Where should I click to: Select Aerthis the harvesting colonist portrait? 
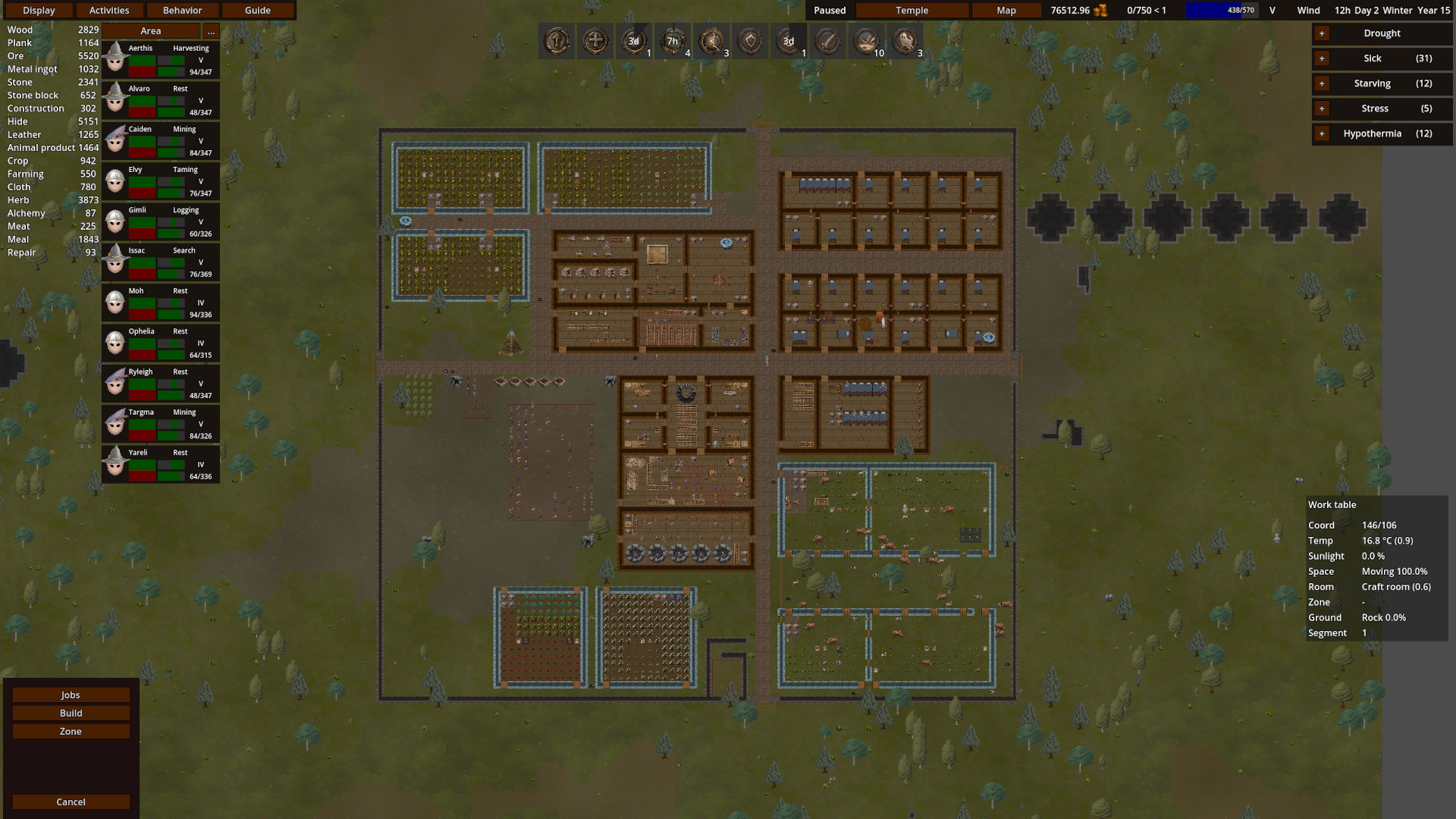pyautogui.click(x=115, y=58)
